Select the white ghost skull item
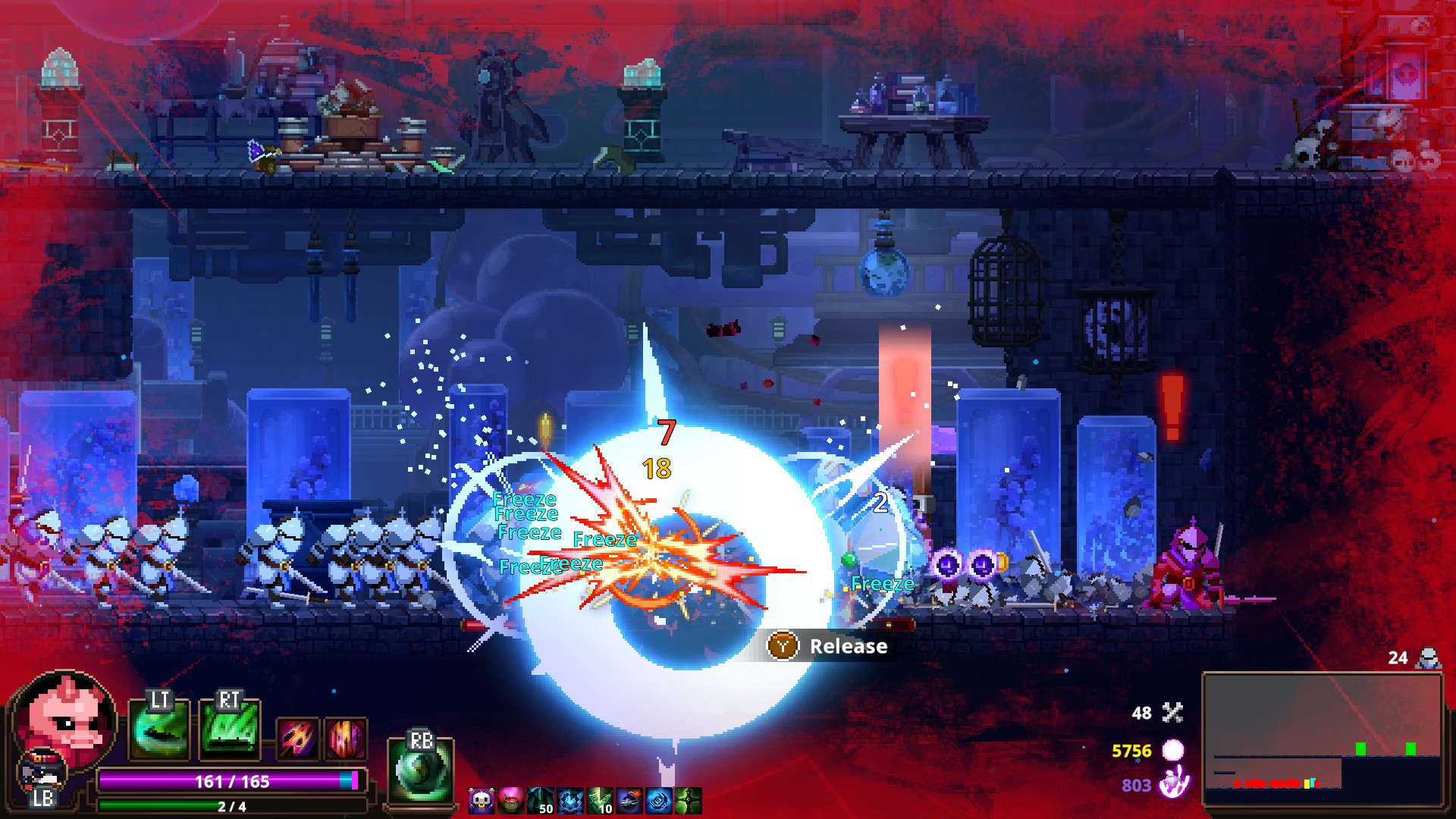The height and width of the screenshot is (819, 1456). [481, 801]
